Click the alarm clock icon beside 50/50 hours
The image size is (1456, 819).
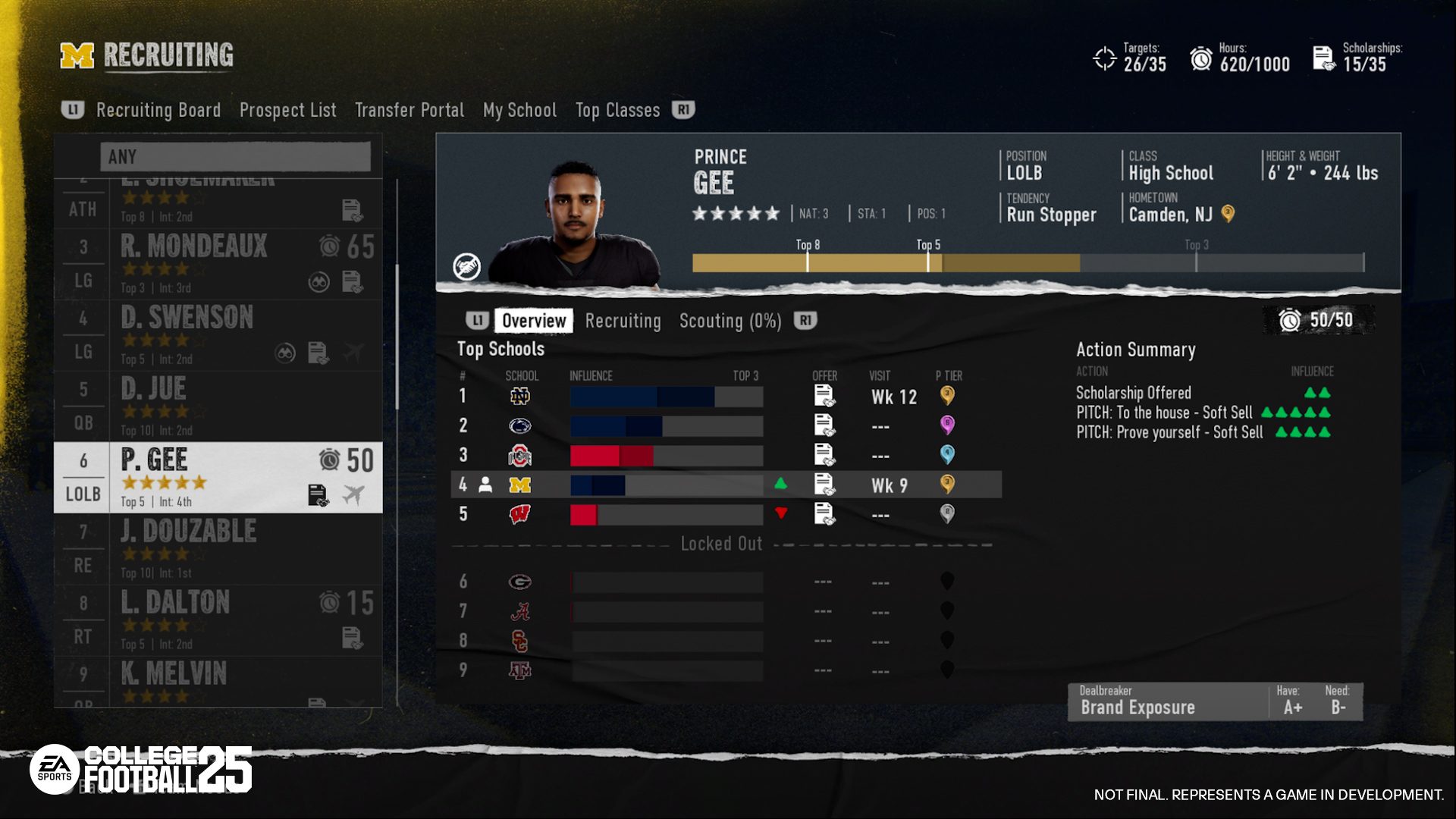coord(1292,319)
